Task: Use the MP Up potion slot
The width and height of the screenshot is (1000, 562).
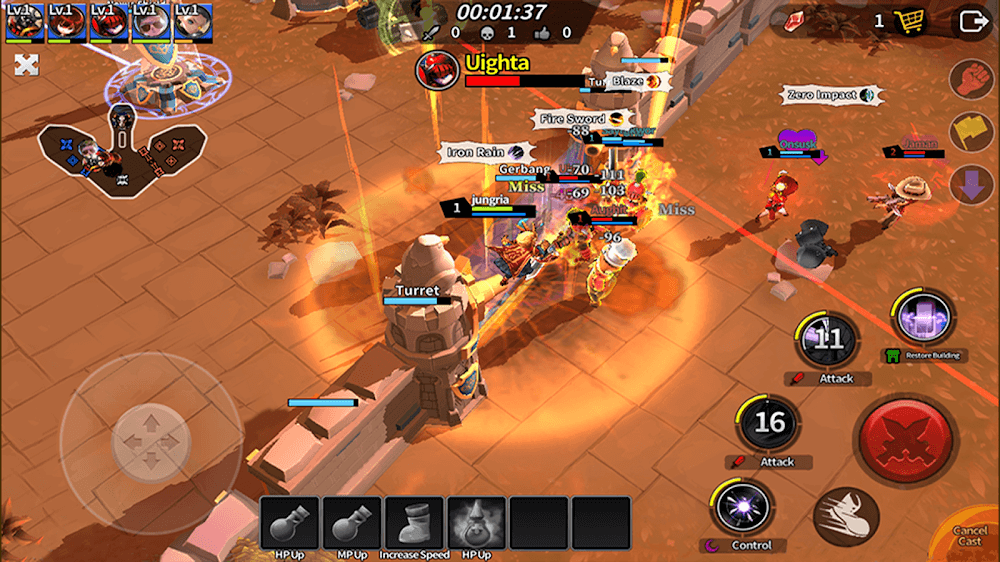Action: tap(352, 524)
